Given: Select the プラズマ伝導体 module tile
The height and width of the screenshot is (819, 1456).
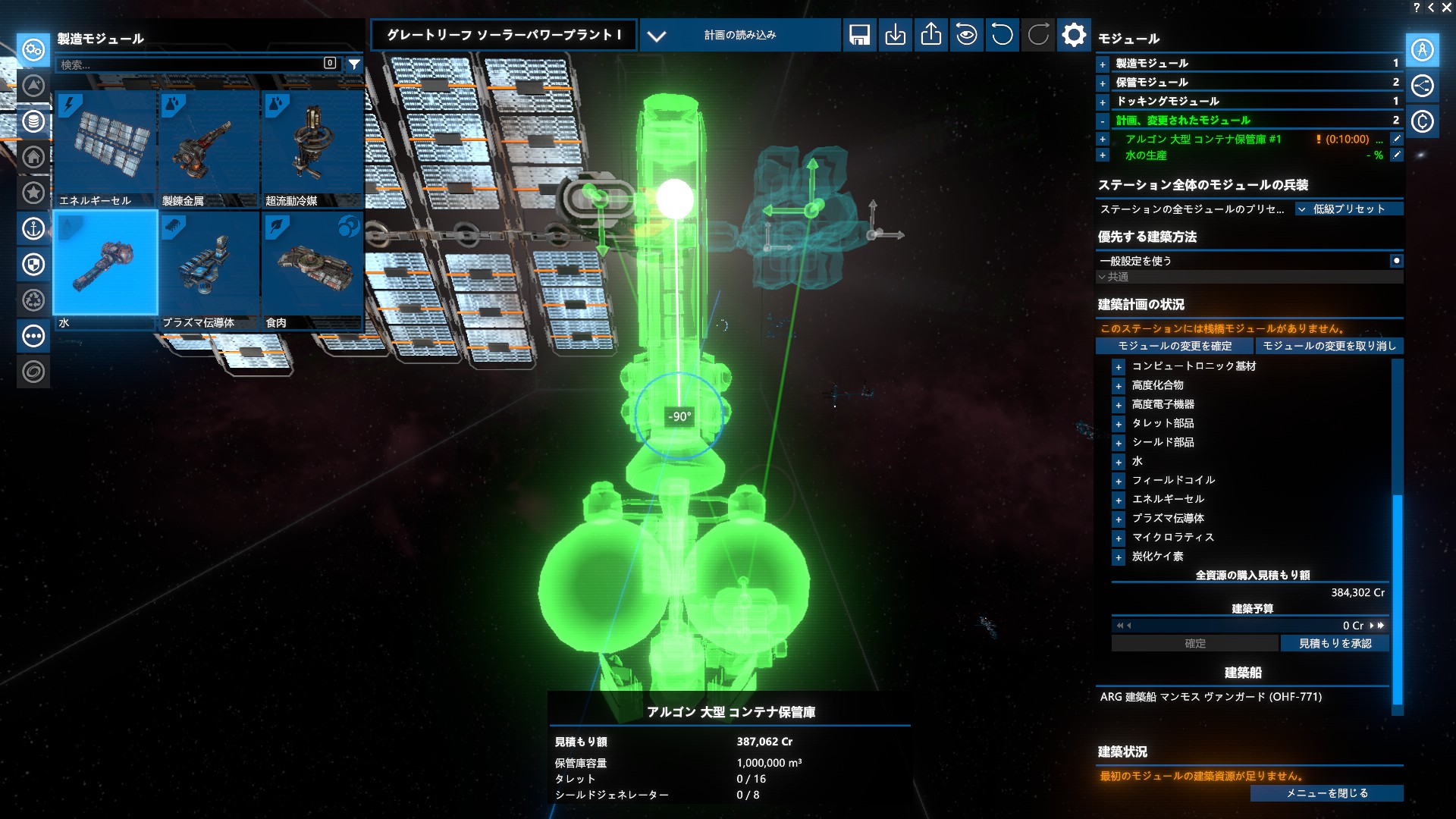Looking at the screenshot, I should point(209,270).
